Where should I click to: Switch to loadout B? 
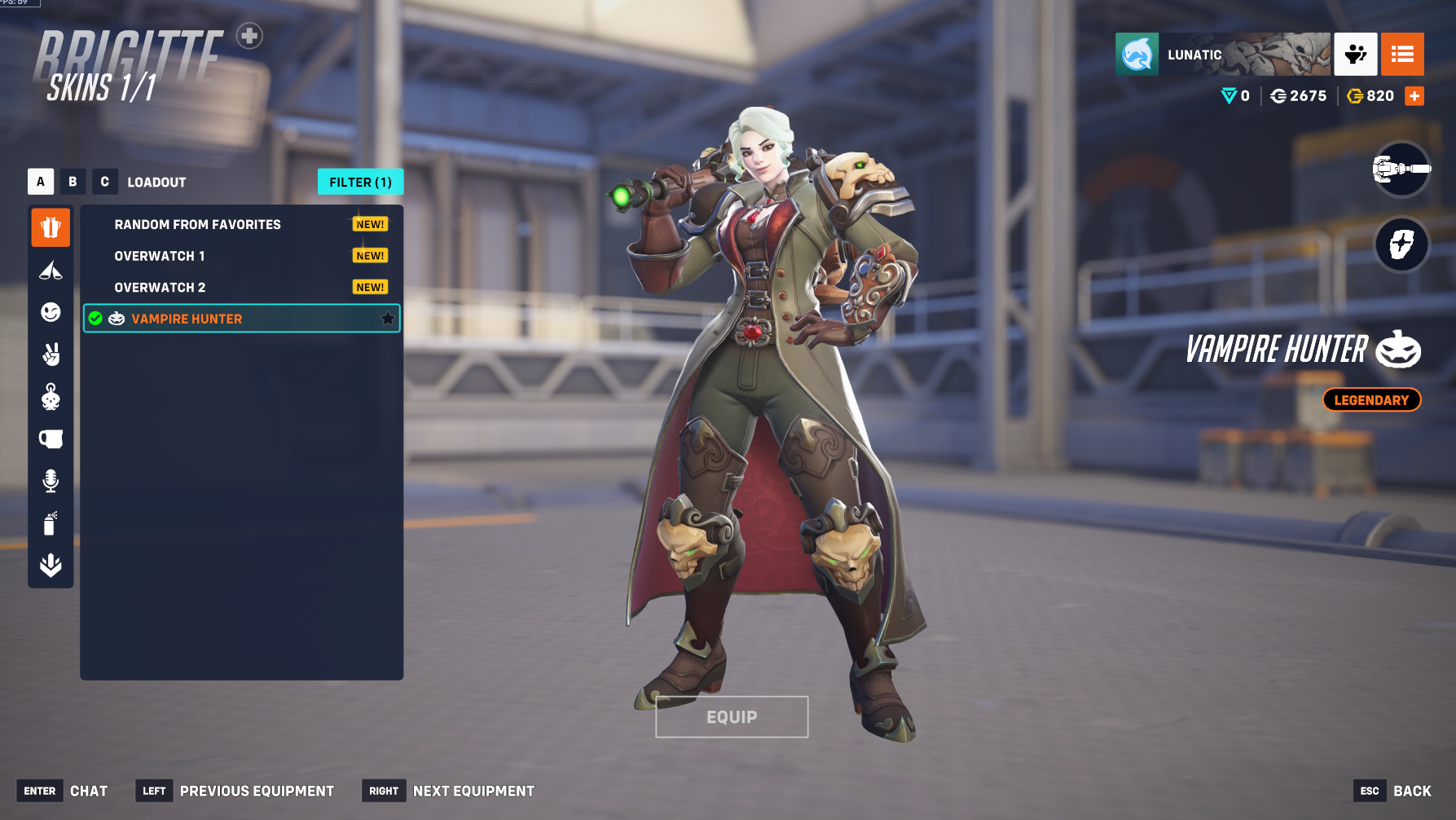click(73, 182)
